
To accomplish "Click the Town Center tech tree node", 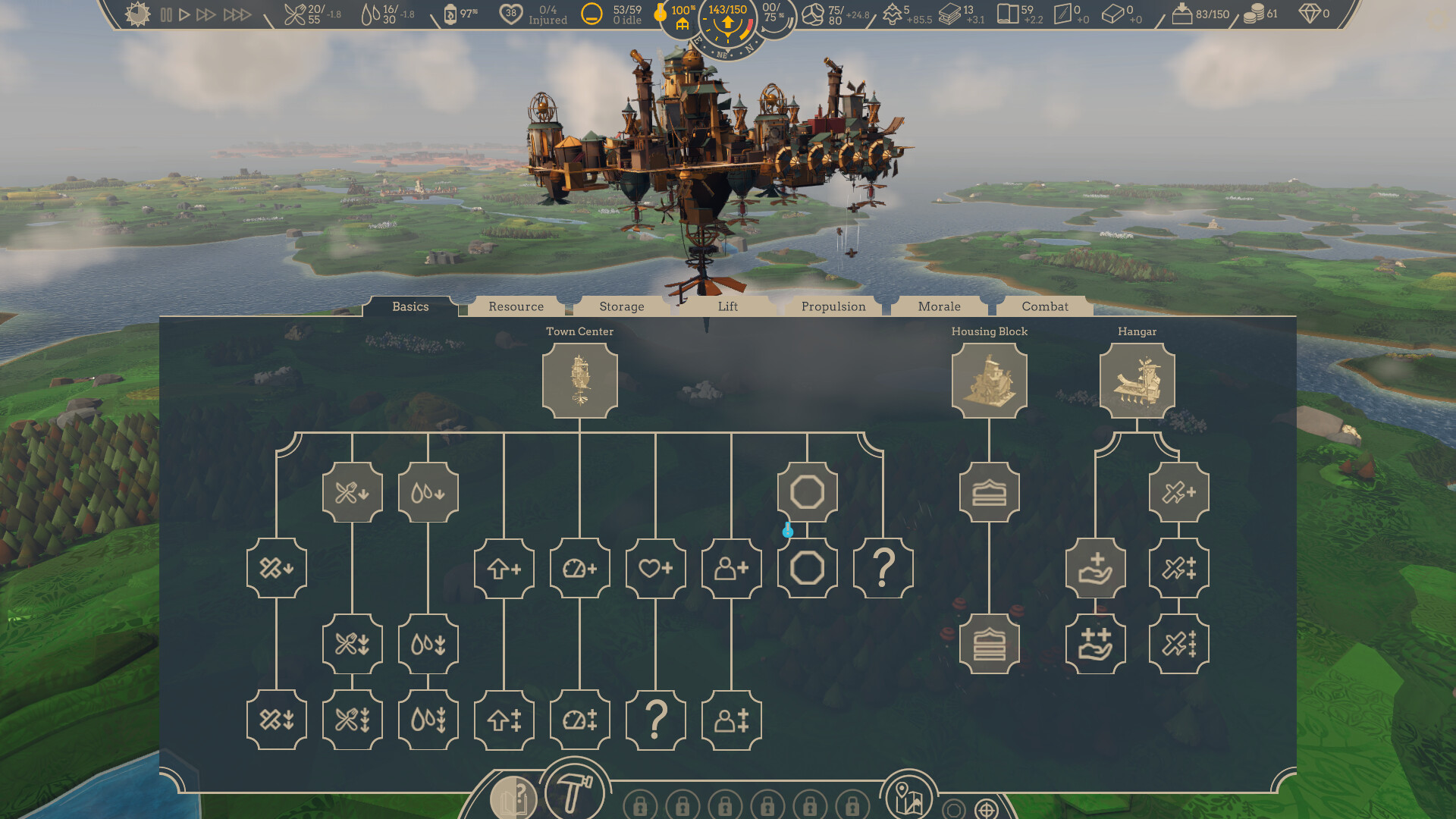I will click(x=580, y=379).
